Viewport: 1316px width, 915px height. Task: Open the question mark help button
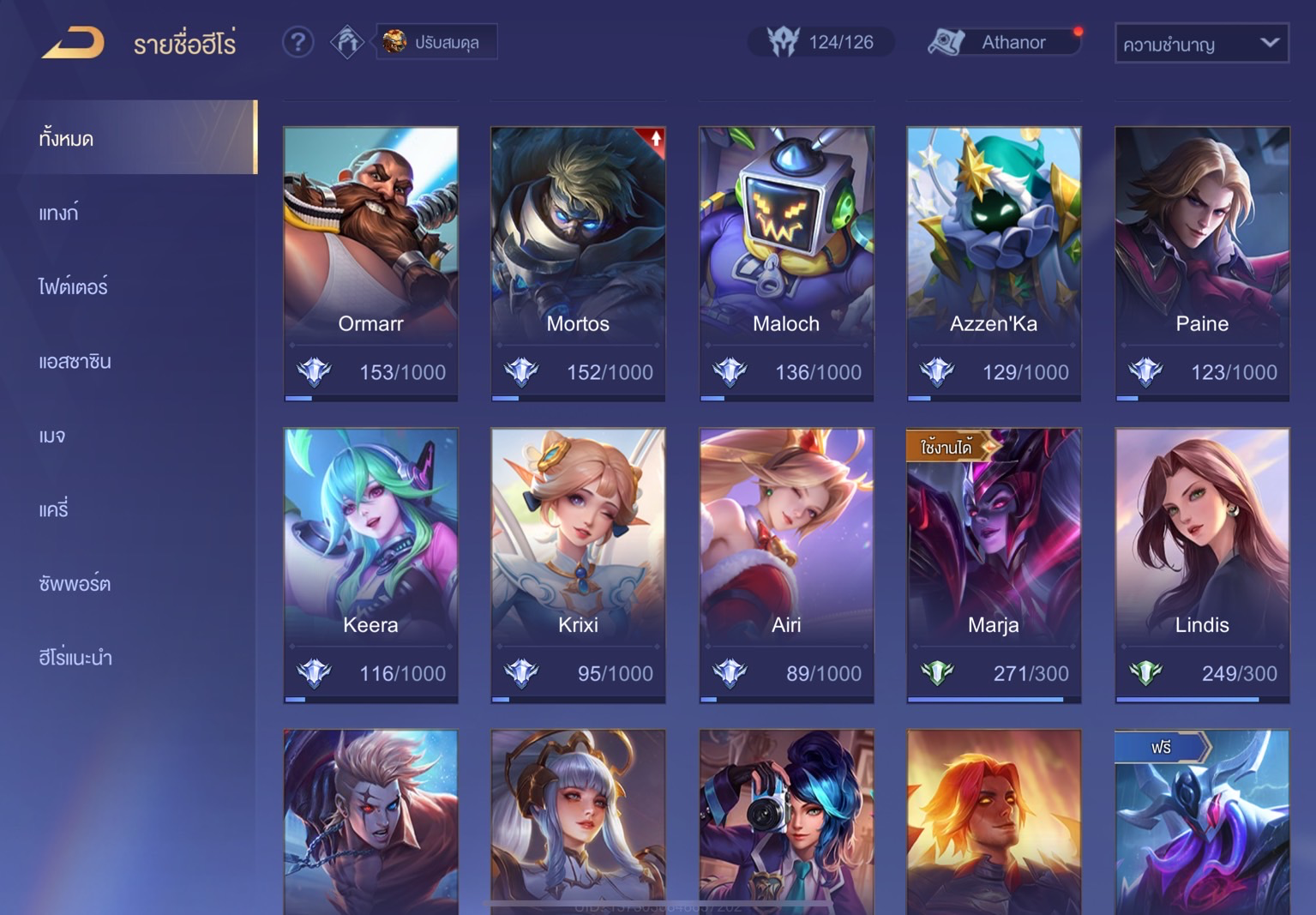297,42
